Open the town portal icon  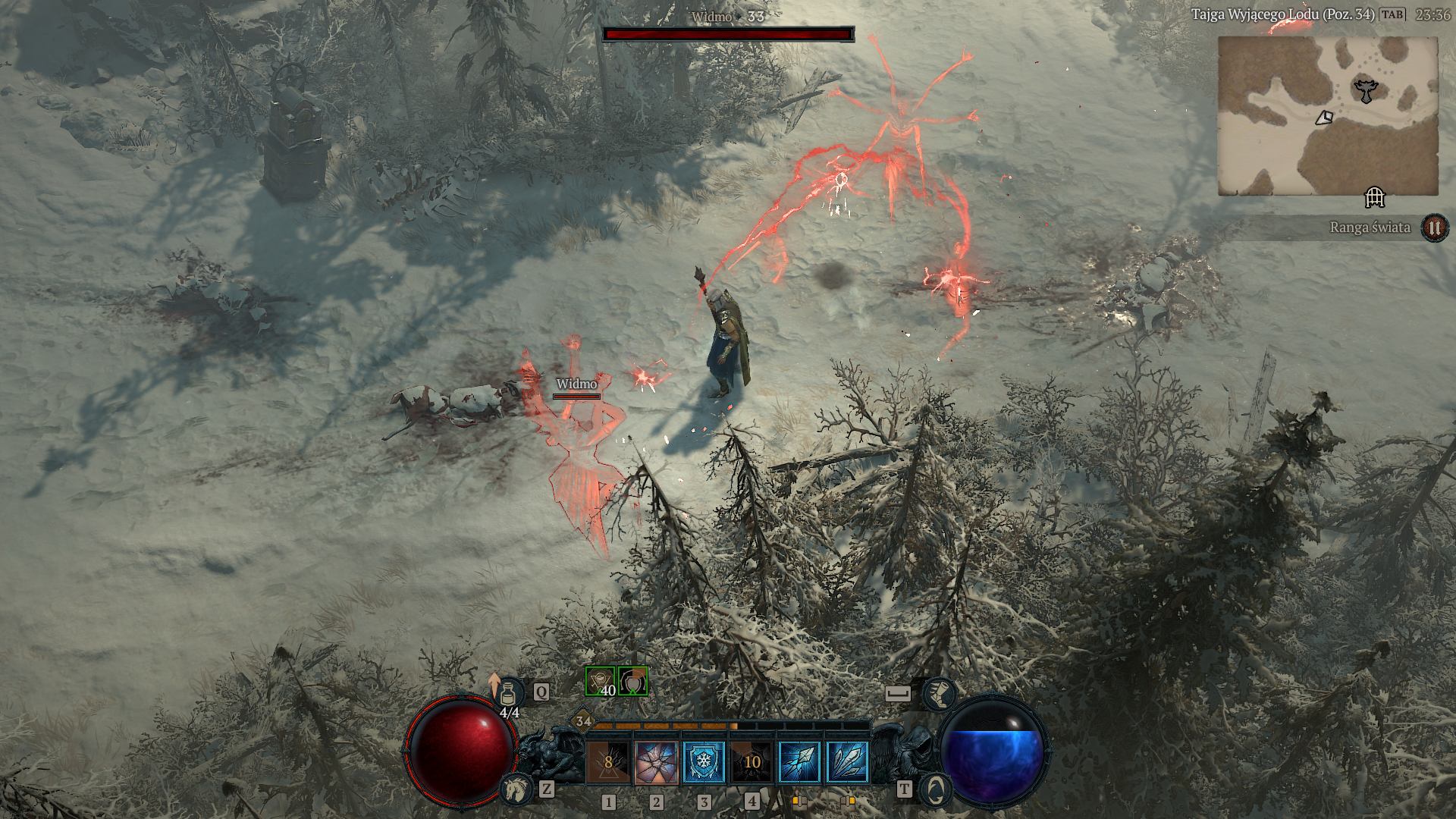point(935,789)
